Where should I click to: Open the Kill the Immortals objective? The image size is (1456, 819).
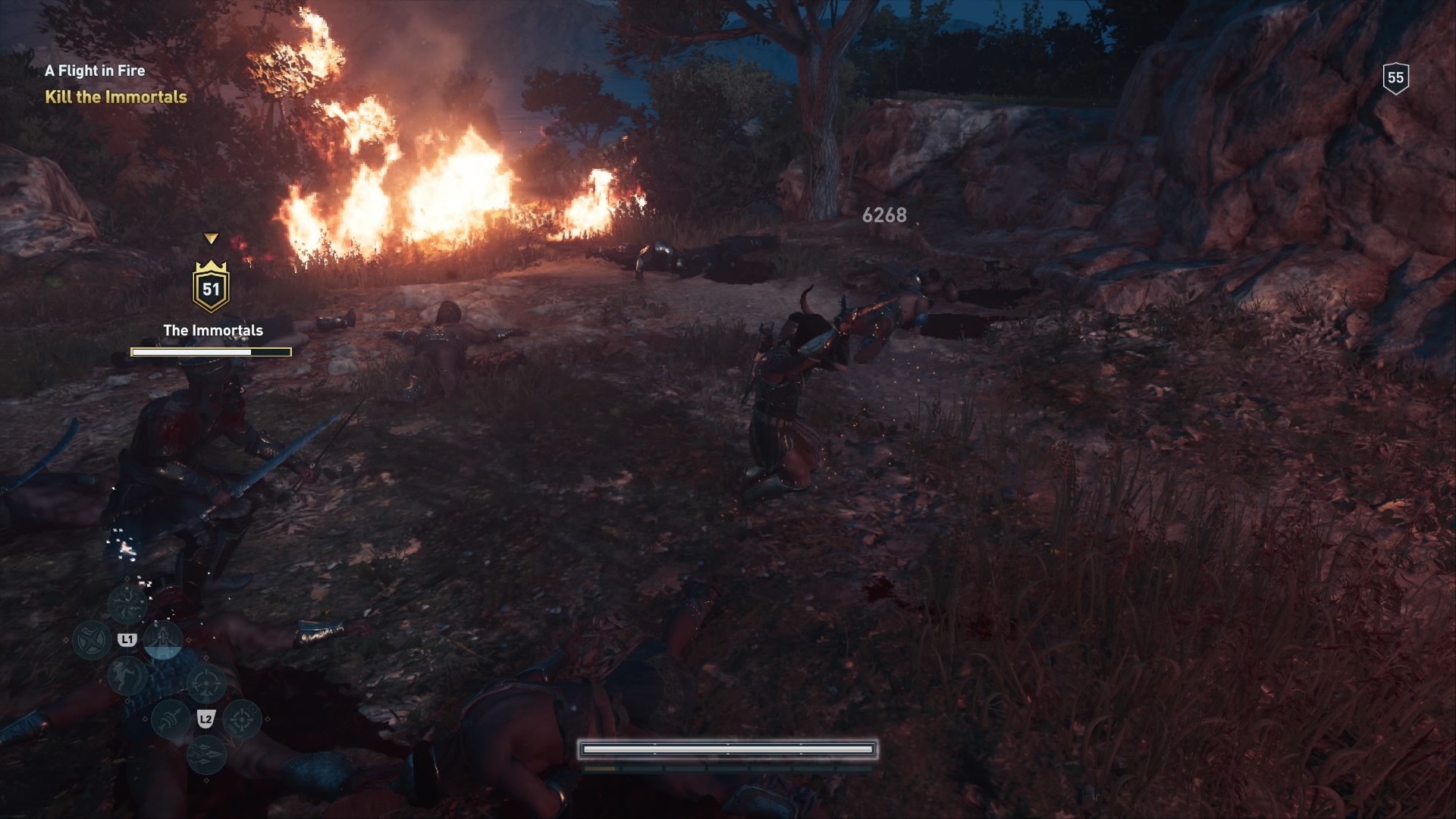coord(116,97)
